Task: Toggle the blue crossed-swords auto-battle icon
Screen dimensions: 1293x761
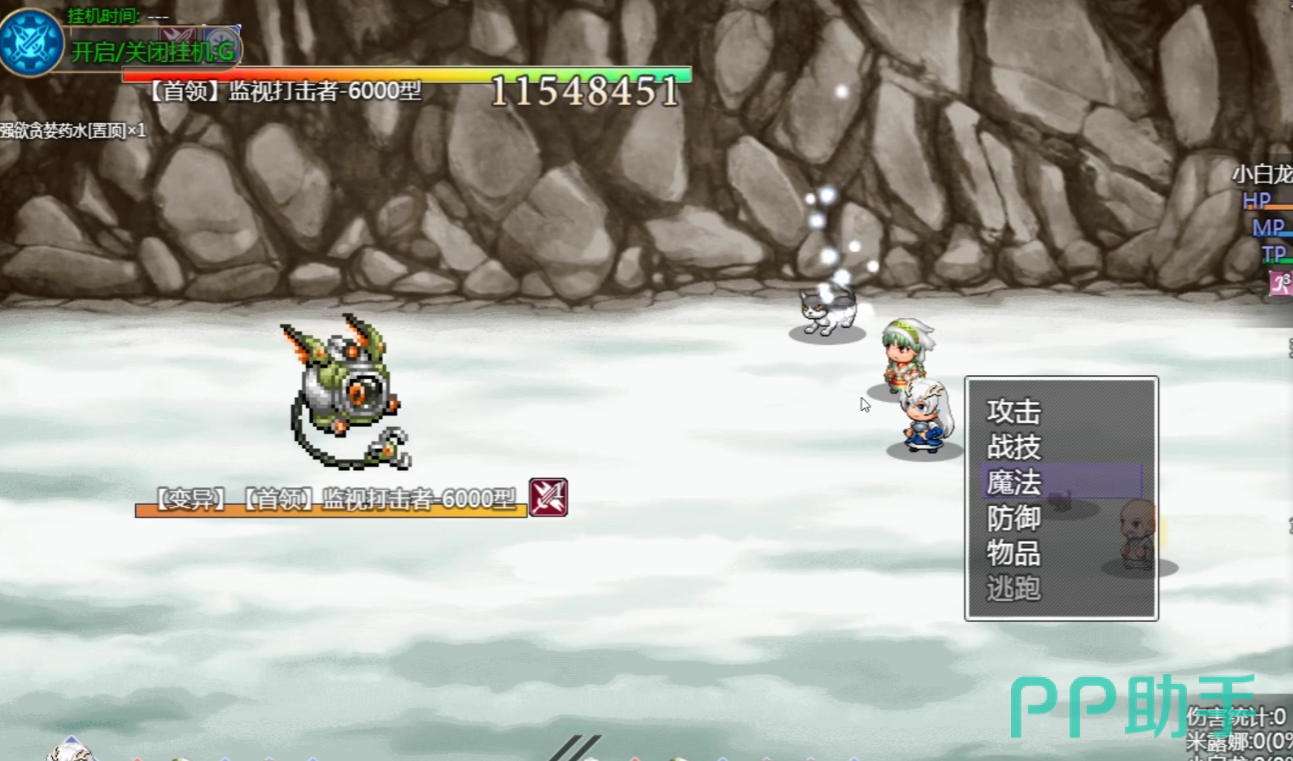Action: pos(31,43)
